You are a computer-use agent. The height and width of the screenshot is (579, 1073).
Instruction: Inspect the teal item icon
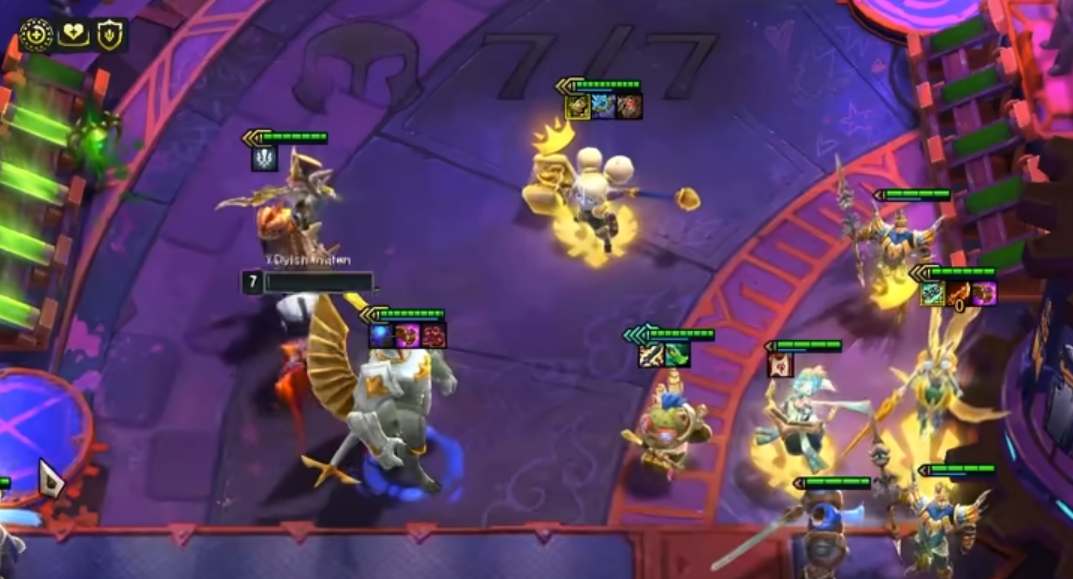pos(933,293)
